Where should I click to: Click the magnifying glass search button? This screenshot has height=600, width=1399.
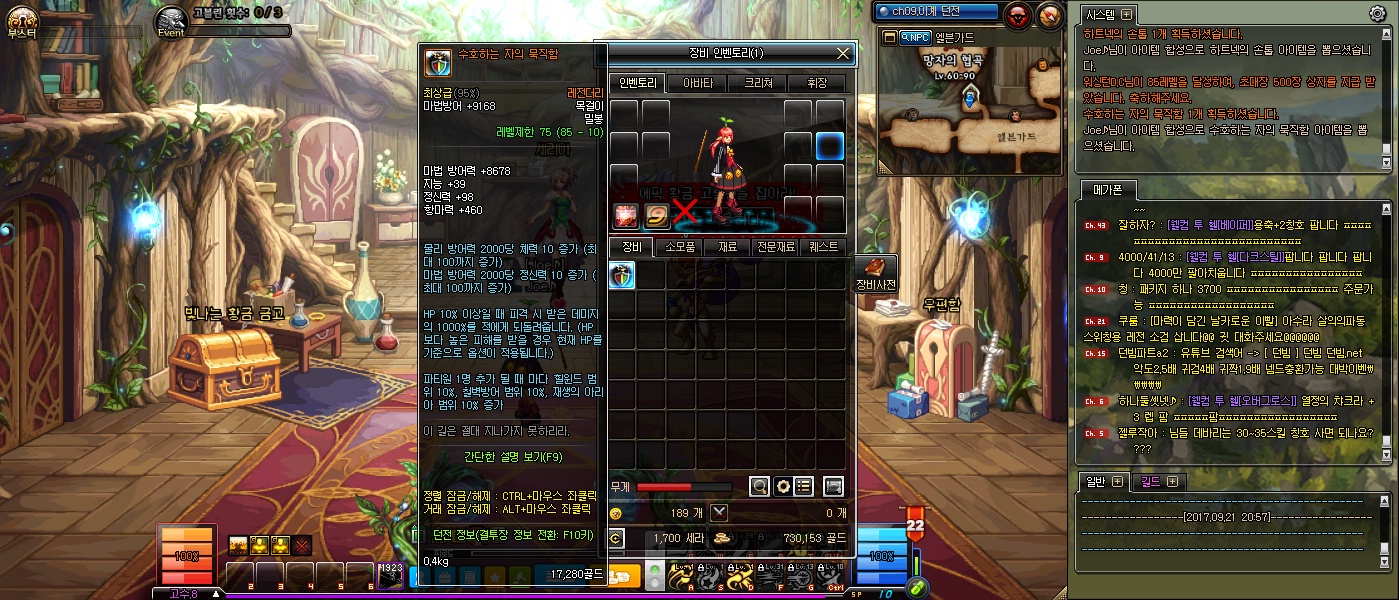760,486
